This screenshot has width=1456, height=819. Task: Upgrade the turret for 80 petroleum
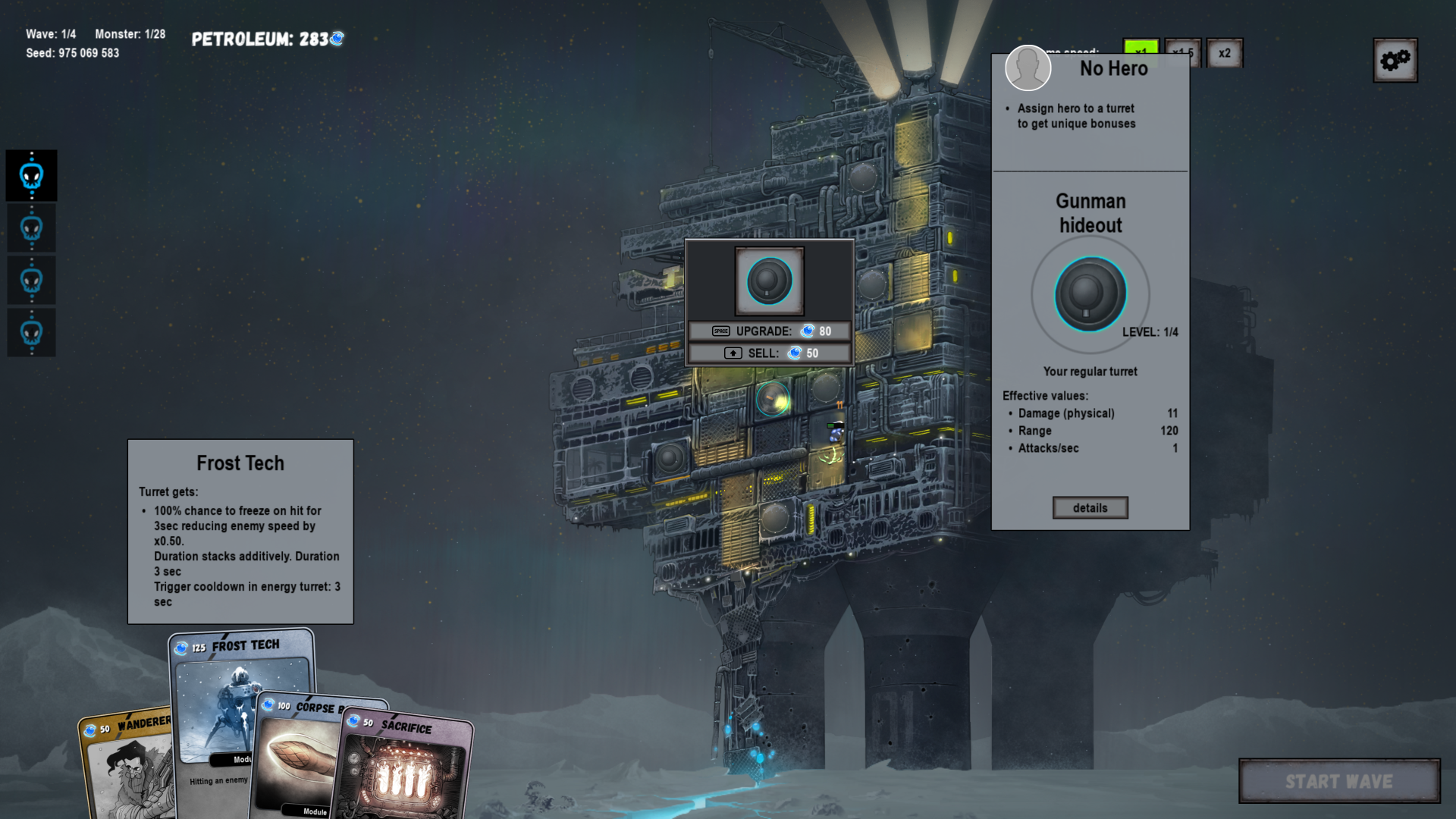[x=769, y=331]
